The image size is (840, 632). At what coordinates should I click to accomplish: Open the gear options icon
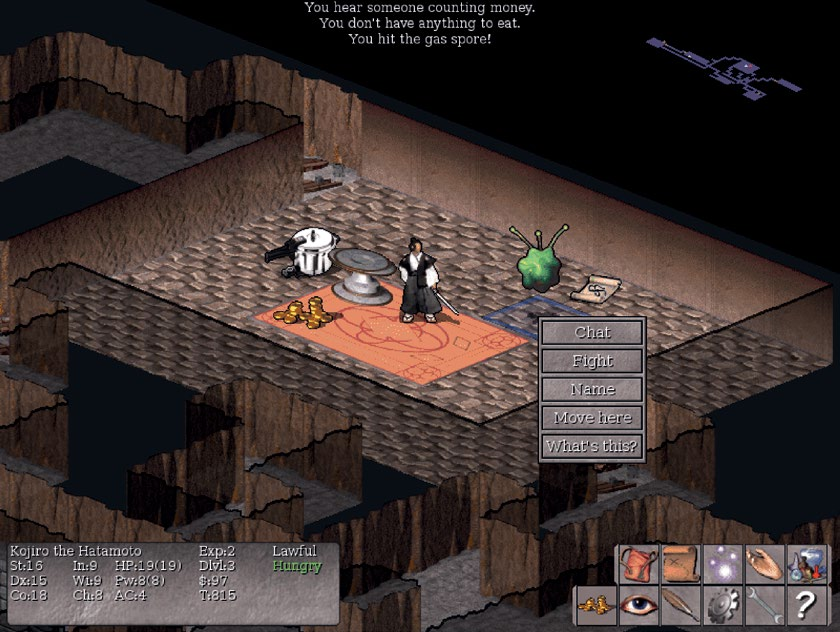[x=722, y=606]
